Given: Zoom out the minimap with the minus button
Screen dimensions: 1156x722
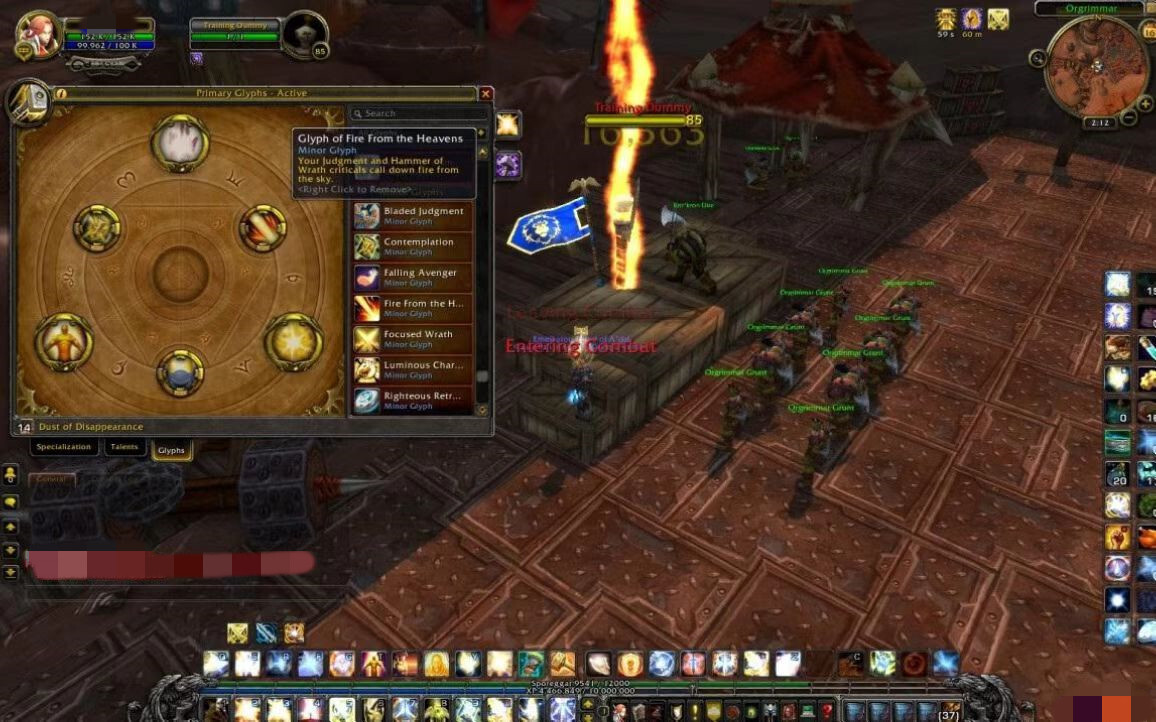Looking at the screenshot, I should click(x=1130, y=118).
